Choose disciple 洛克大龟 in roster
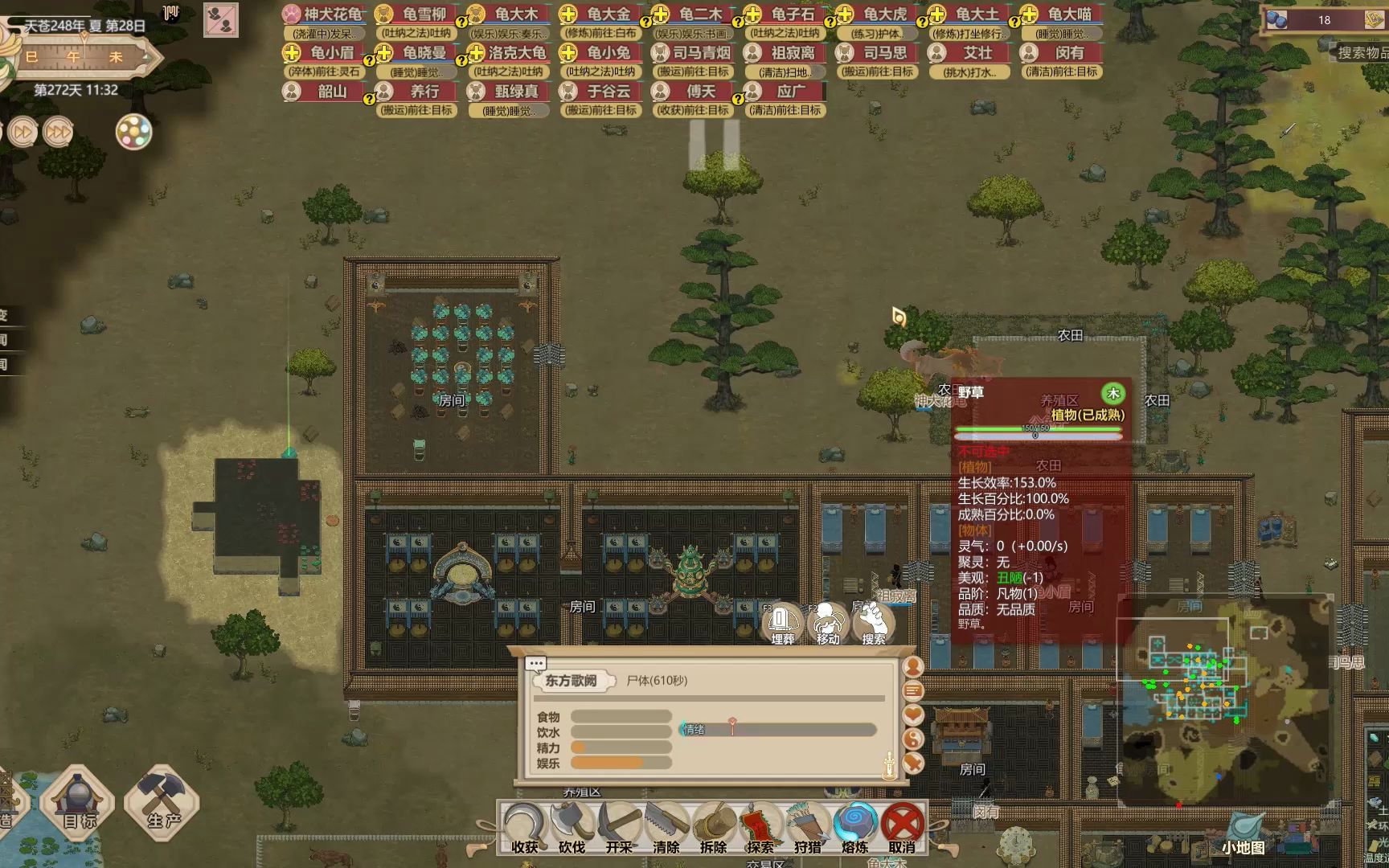Screen dimensions: 1389x868 point(509,53)
